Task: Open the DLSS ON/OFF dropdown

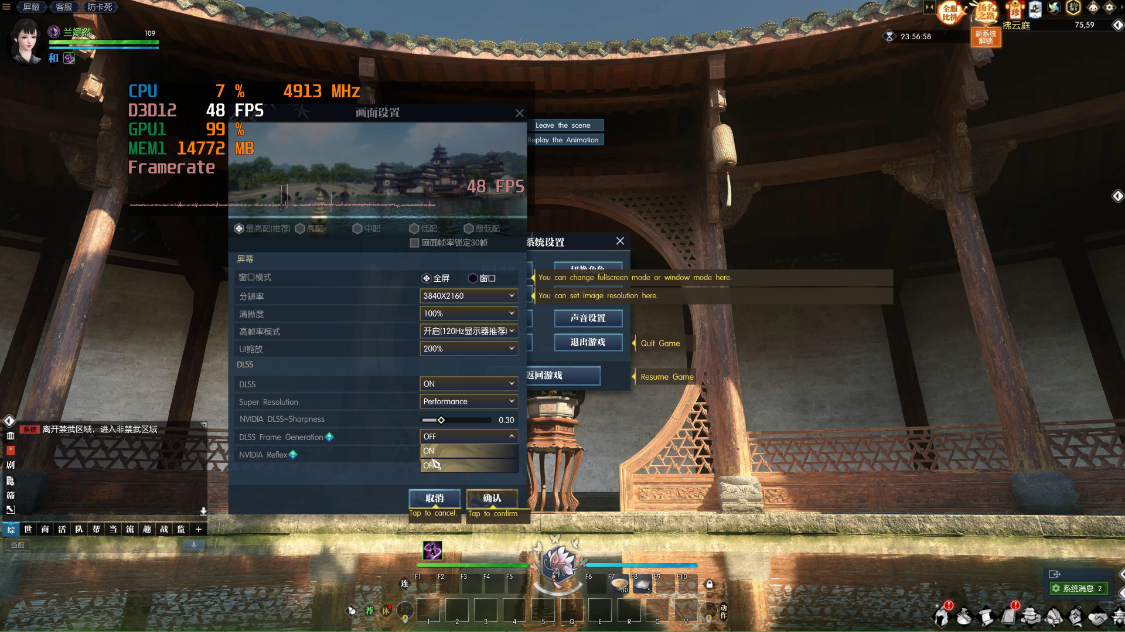Action: coord(469,384)
